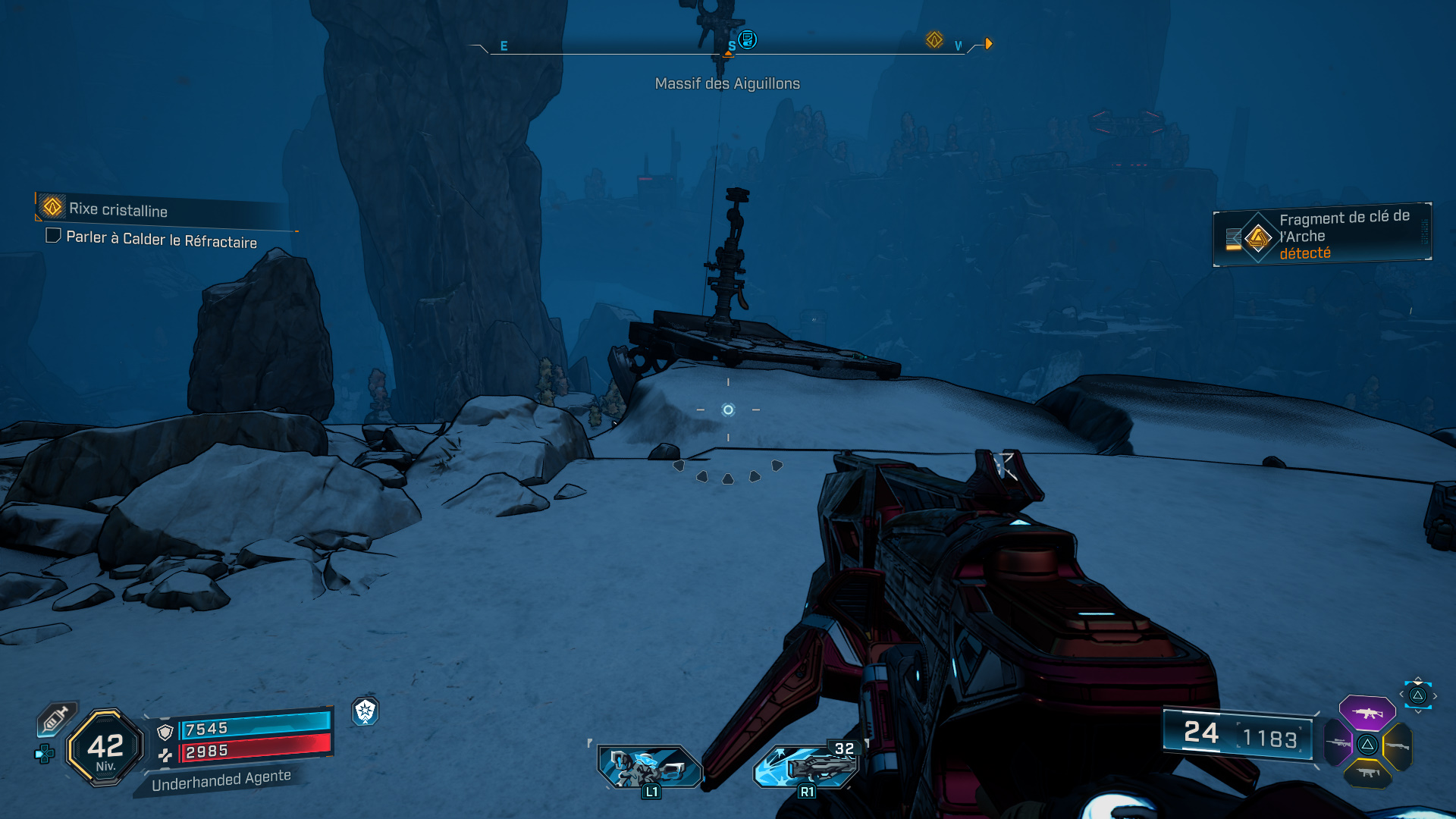Select the sniper rifle slot of the weapon wheel
The width and height of the screenshot is (1456, 819).
pos(1338,744)
